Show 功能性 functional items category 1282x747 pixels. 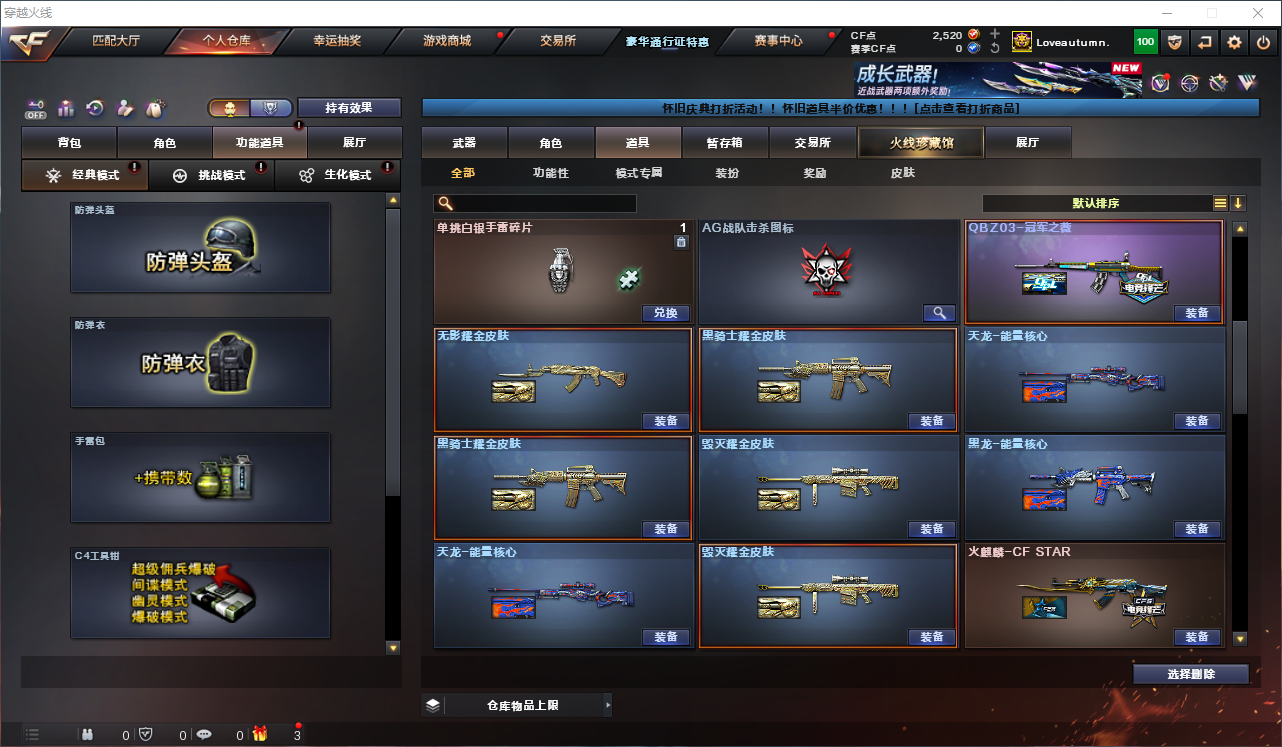tap(550, 173)
